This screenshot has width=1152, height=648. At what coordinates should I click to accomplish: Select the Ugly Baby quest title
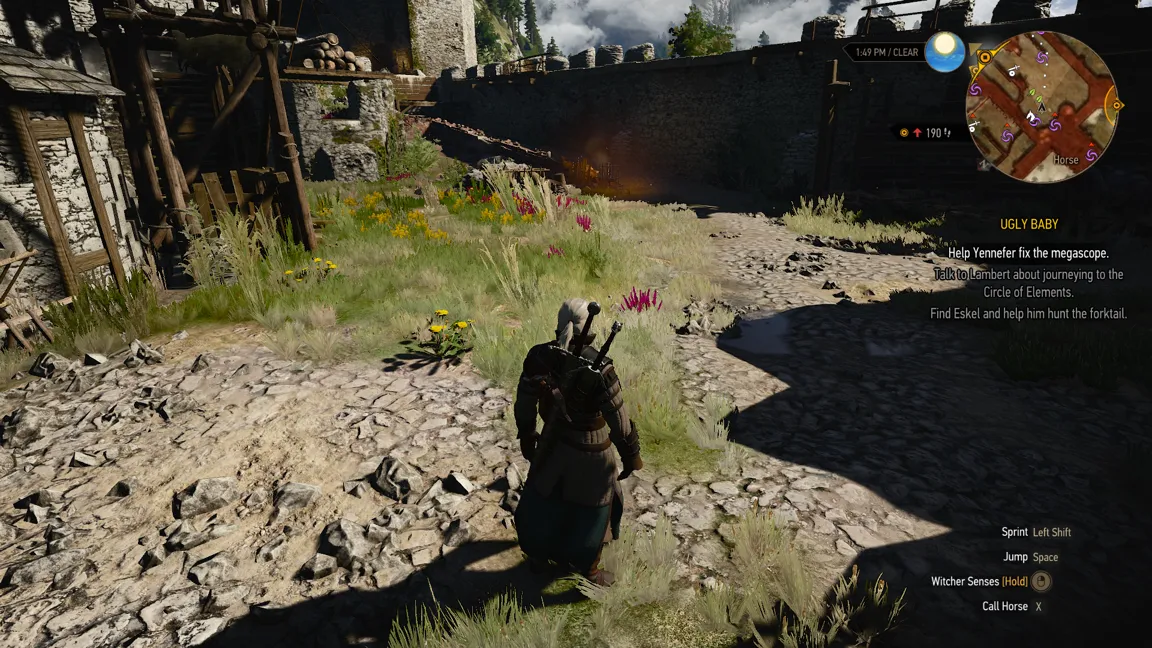coord(1029,225)
